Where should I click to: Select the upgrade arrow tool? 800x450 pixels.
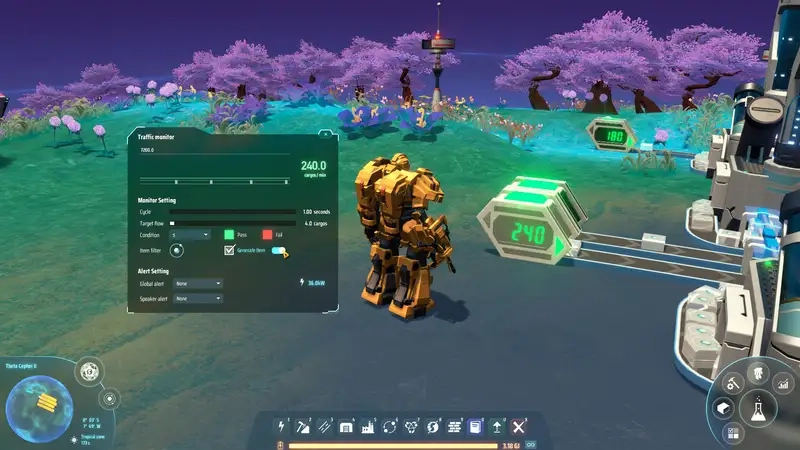pos(497,427)
